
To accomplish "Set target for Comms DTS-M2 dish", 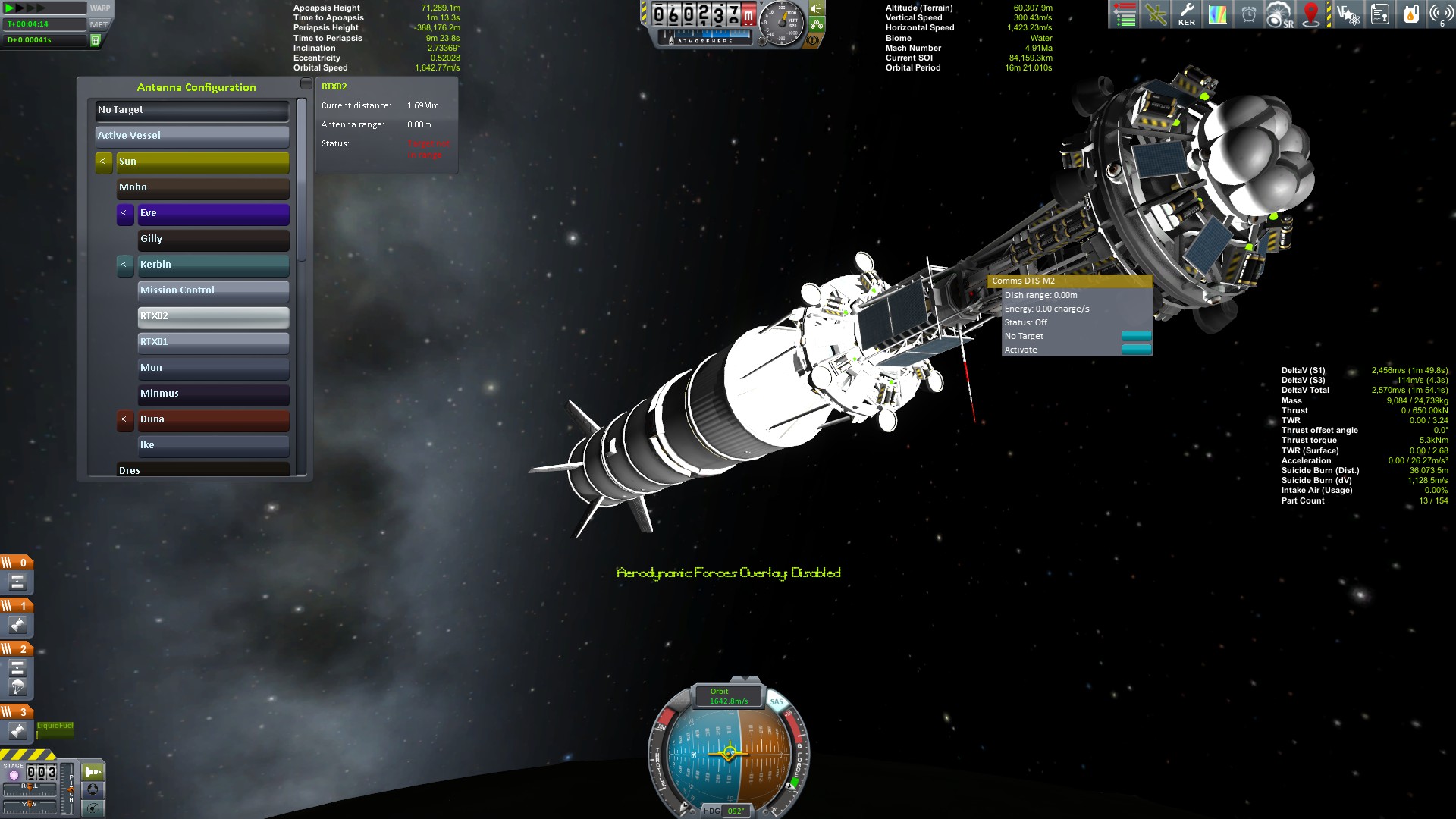I will click(1136, 336).
